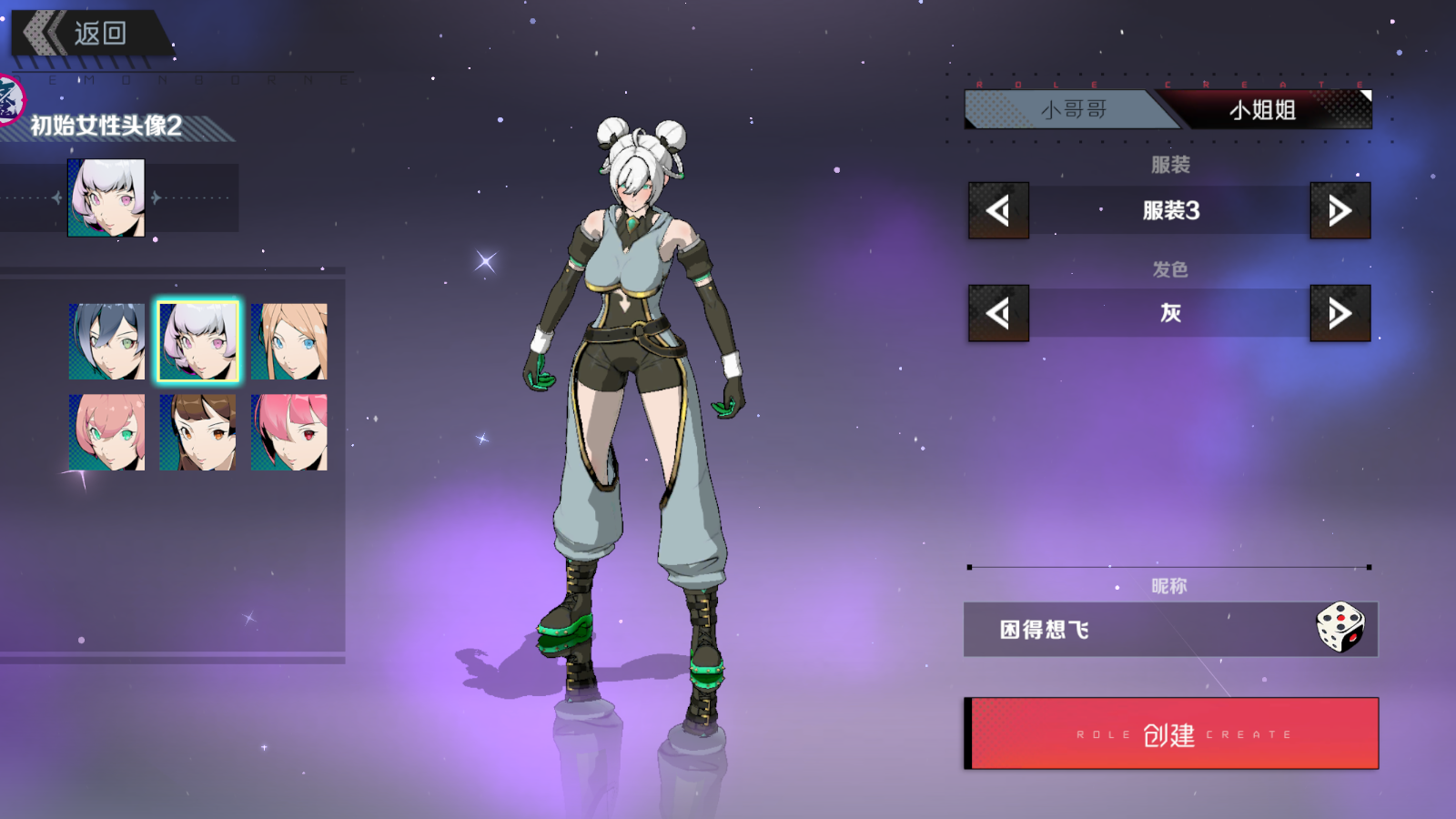Image resolution: width=1456 pixels, height=819 pixels.
Task: Select the 小姐姐 female tab
Action: coord(1265,110)
